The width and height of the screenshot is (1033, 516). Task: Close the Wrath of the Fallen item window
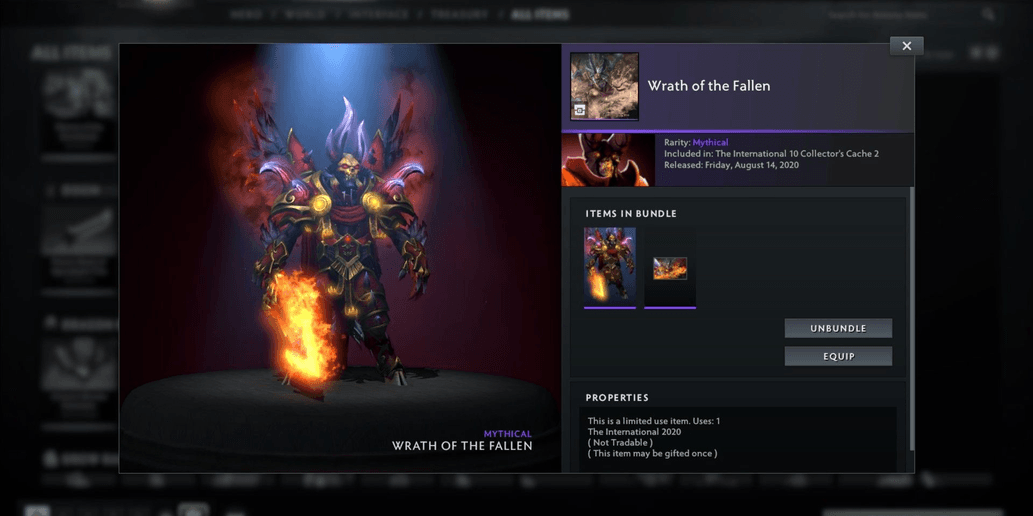(x=906, y=46)
